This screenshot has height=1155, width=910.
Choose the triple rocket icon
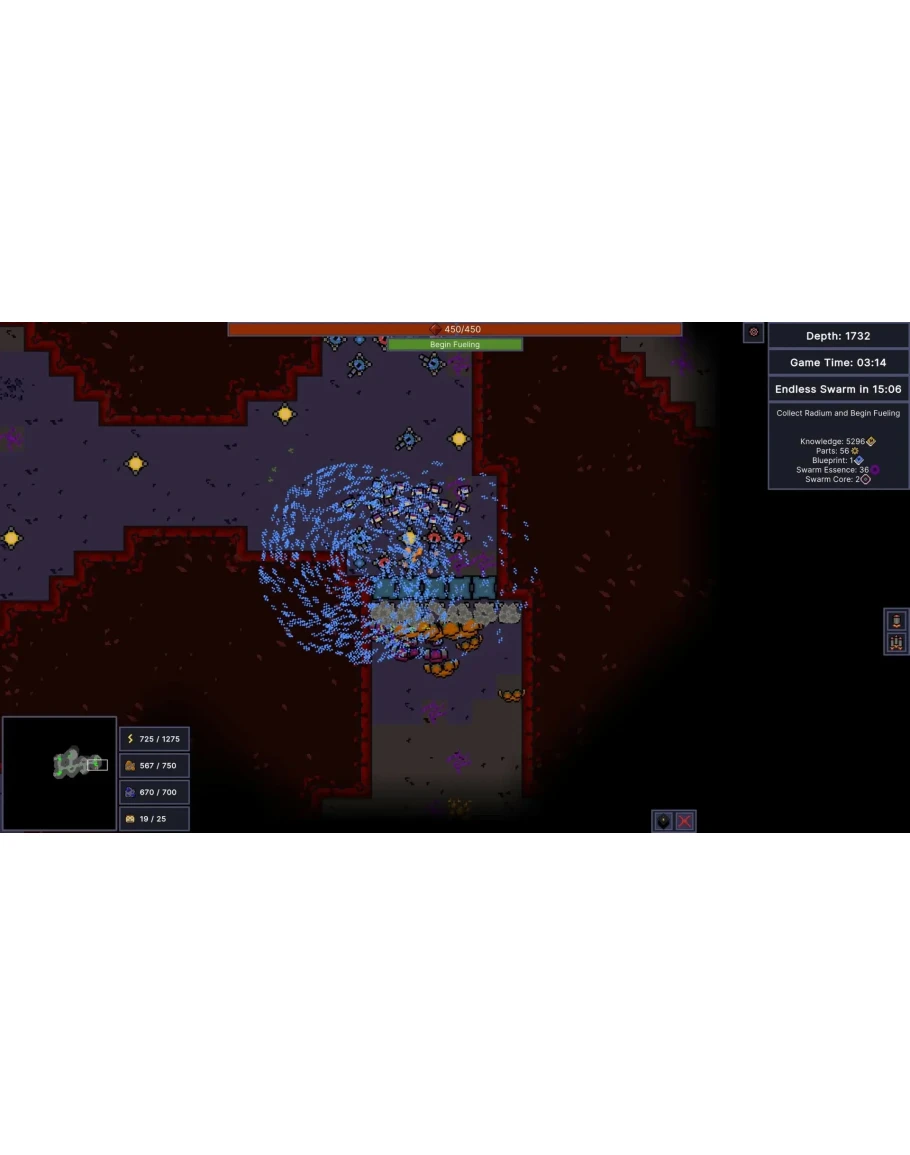tap(896, 643)
